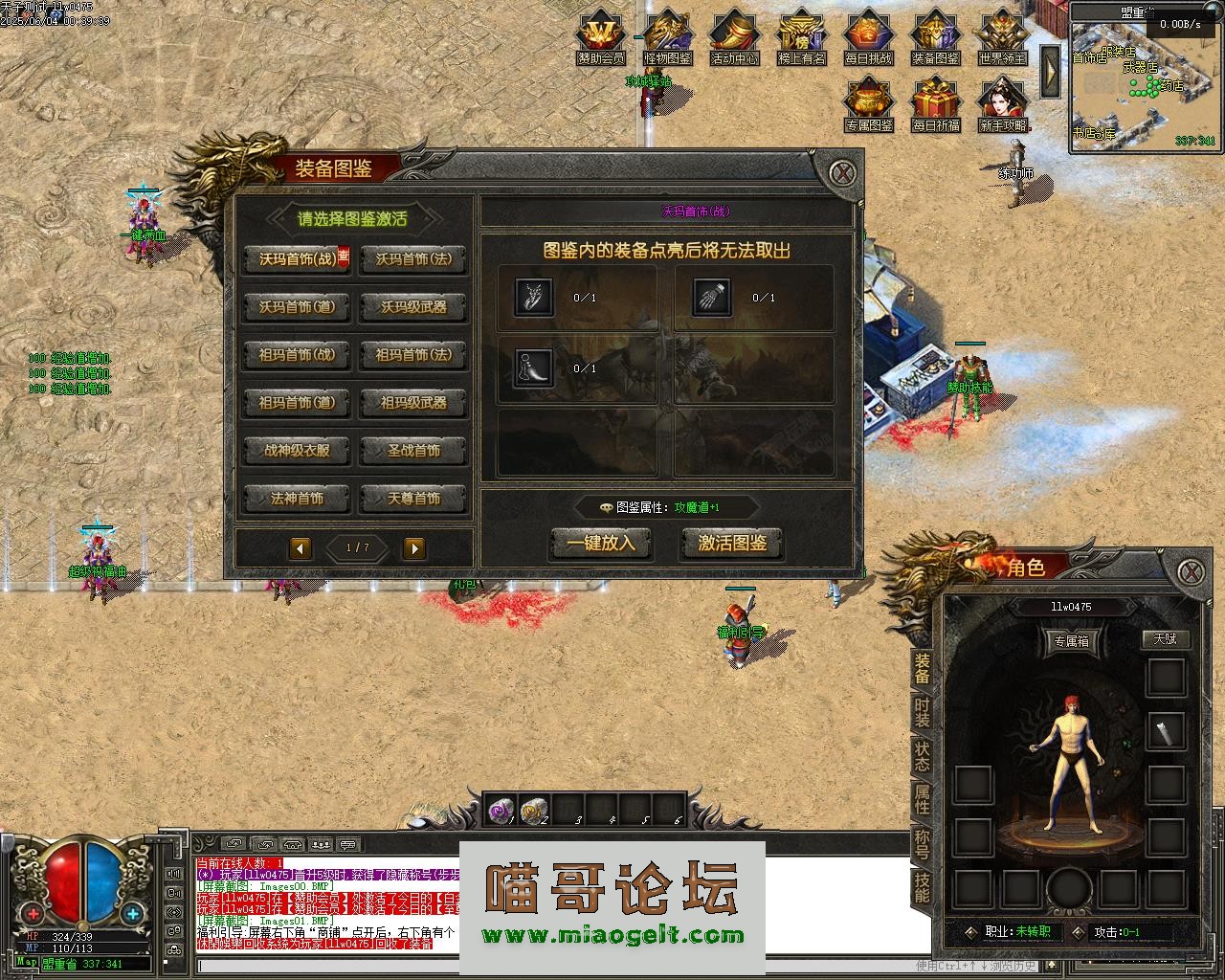Select the 天尊首饰 codex entry

click(x=413, y=499)
